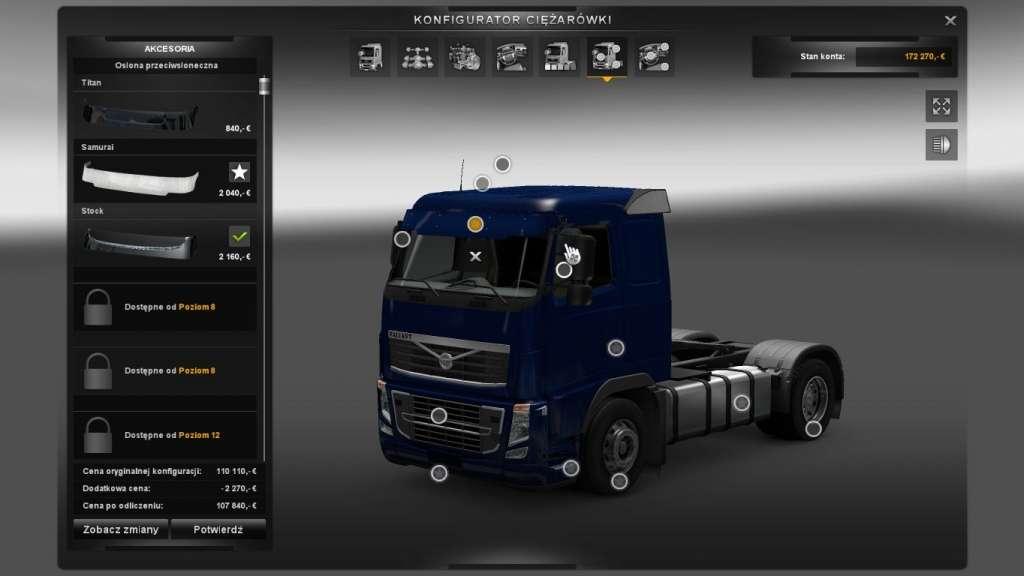Close the truck configurator window
The height and width of the screenshot is (576, 1024).
coord(950,20)
